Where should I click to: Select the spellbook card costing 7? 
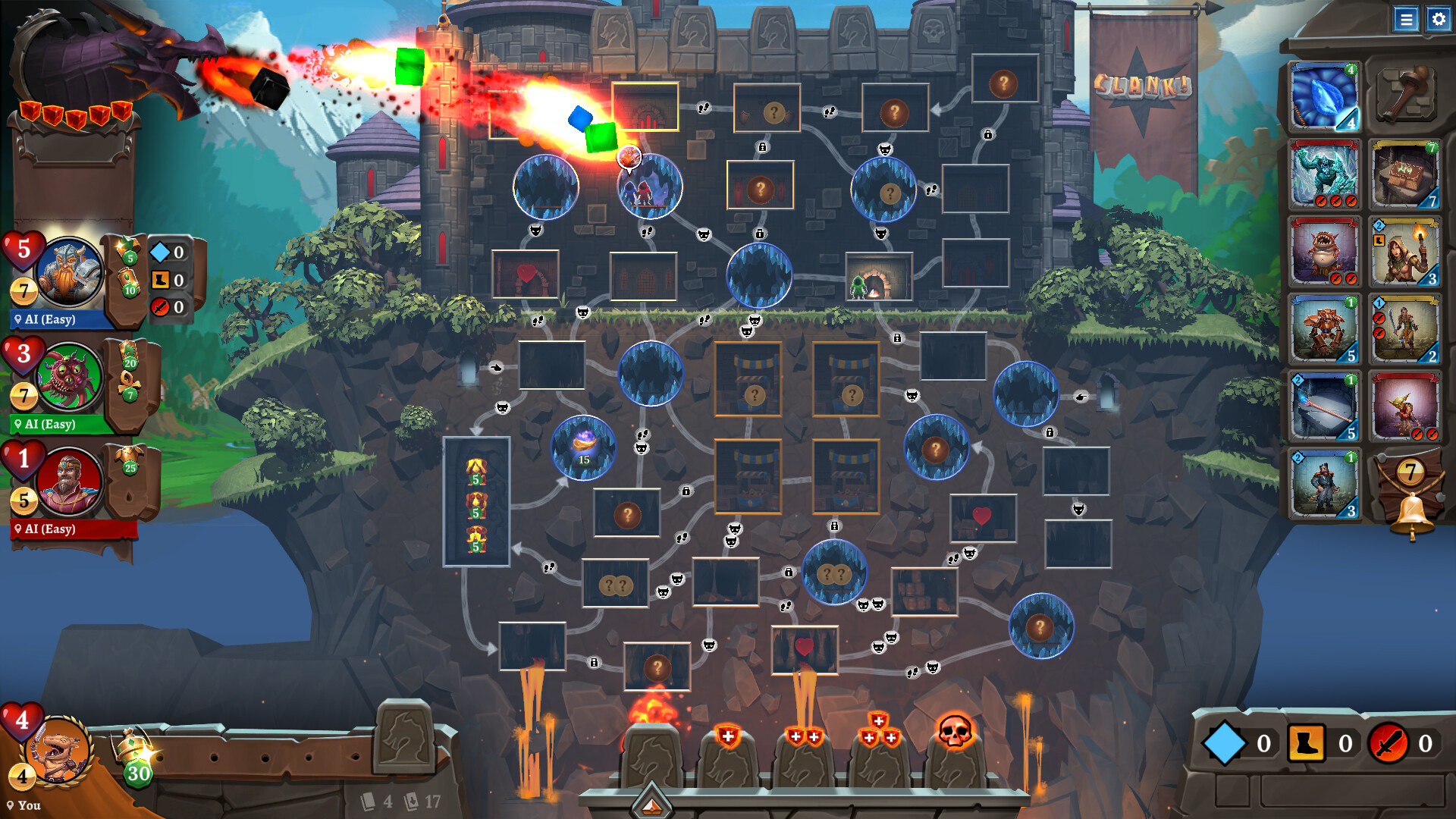coord(1407,174)
